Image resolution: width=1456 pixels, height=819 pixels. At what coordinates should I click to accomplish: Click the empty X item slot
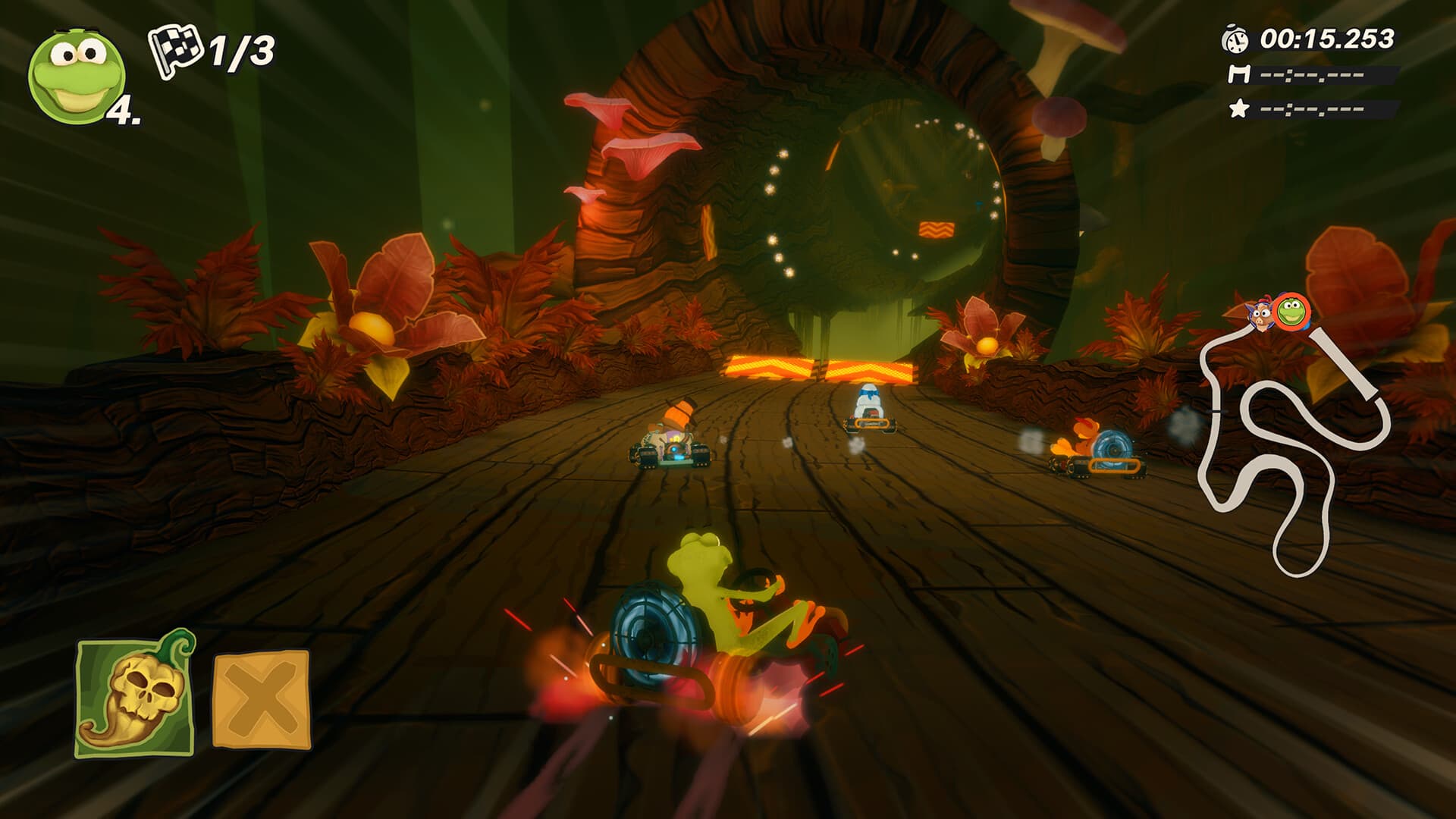coord(262,699)
